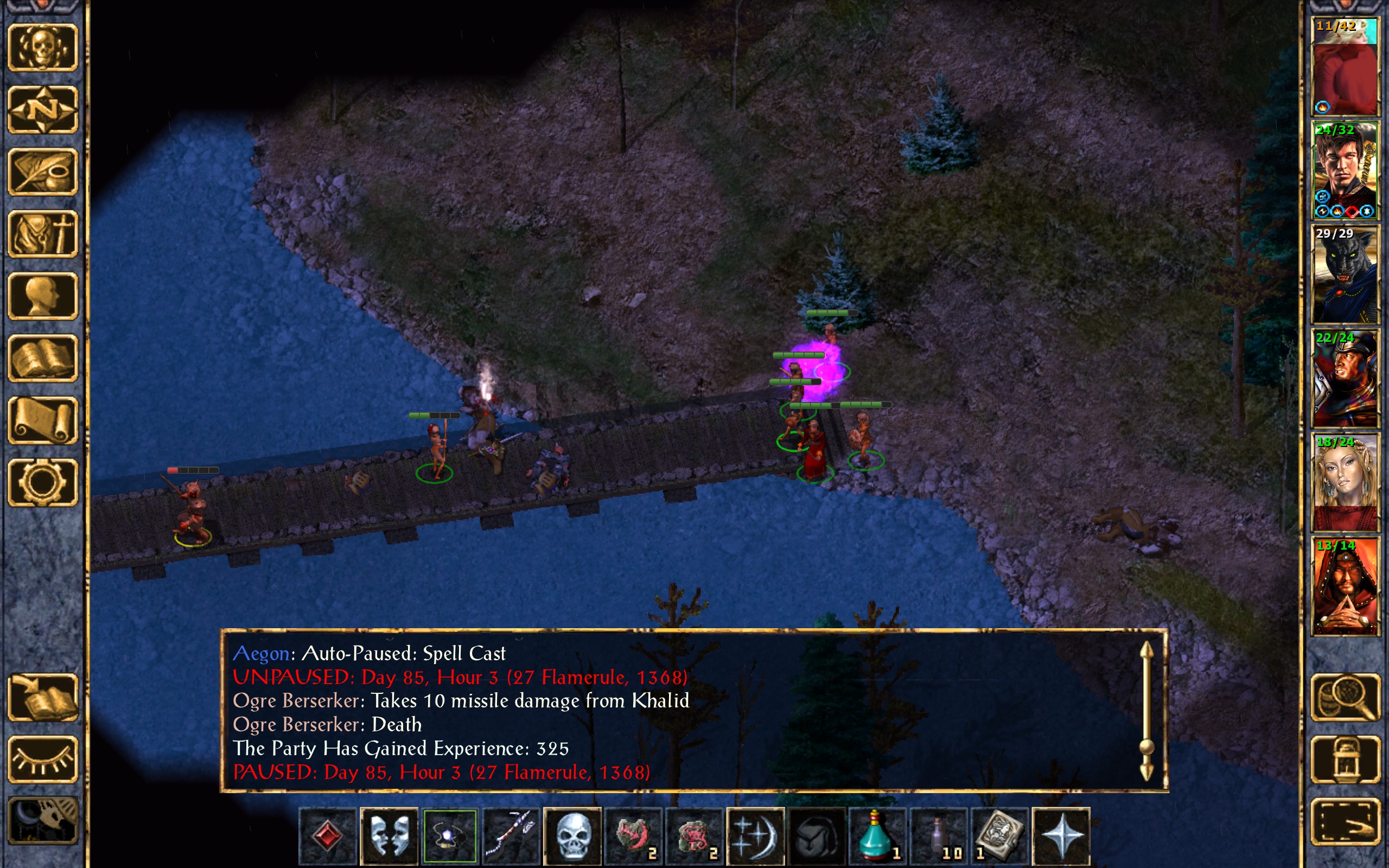Open the journal quill and inkwell icon
Viewport: 1389px width, 868px height.
(42, 171)
